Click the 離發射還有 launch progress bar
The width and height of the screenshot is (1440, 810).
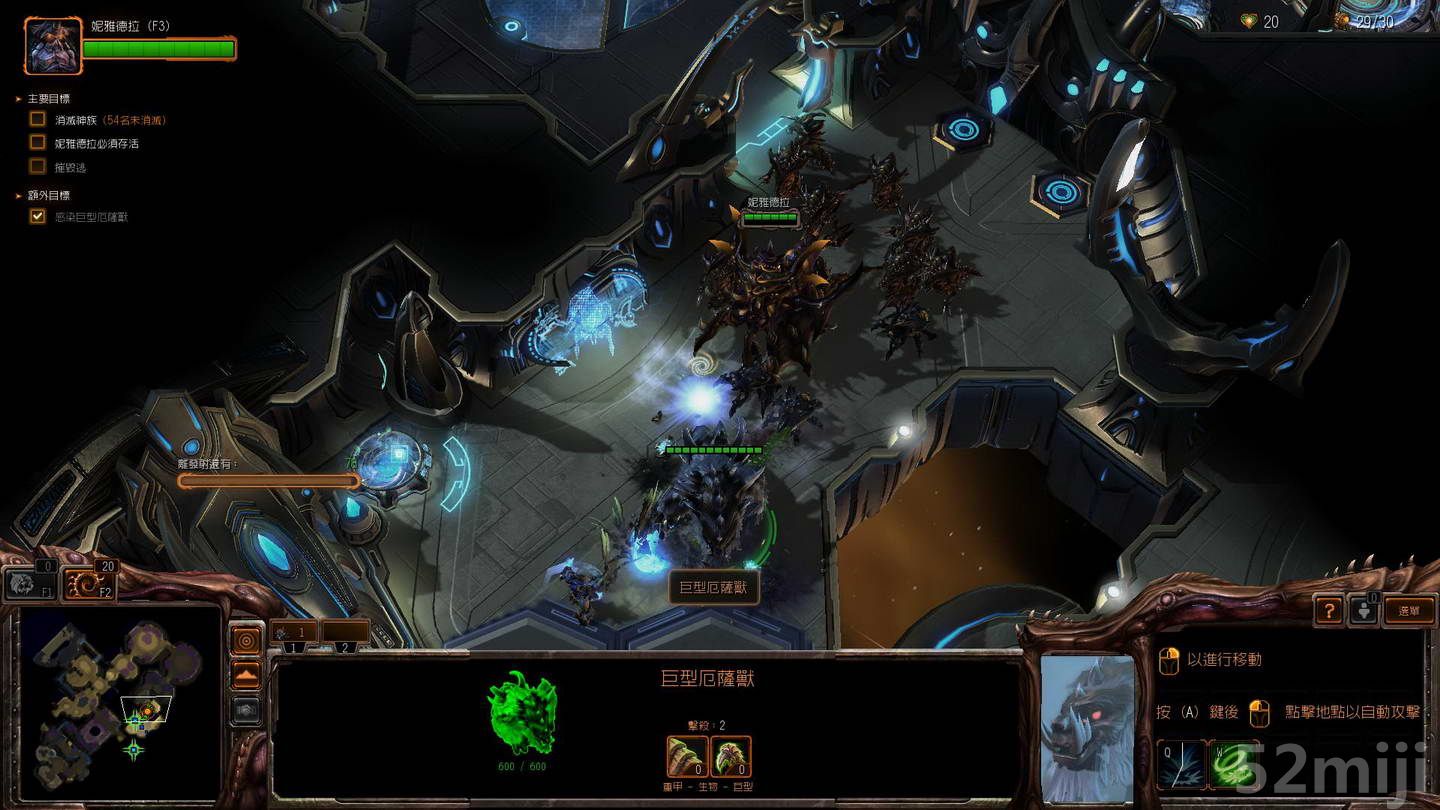pos(267,481)
